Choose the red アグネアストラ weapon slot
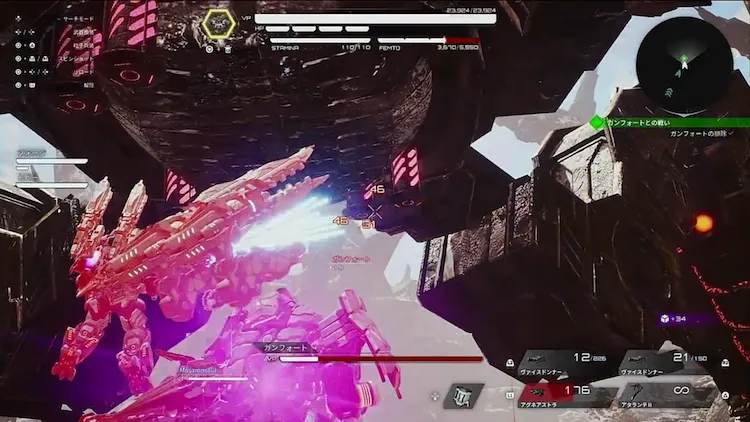The width and height of the screenshot is (750, 422). [x=561, y=394]
